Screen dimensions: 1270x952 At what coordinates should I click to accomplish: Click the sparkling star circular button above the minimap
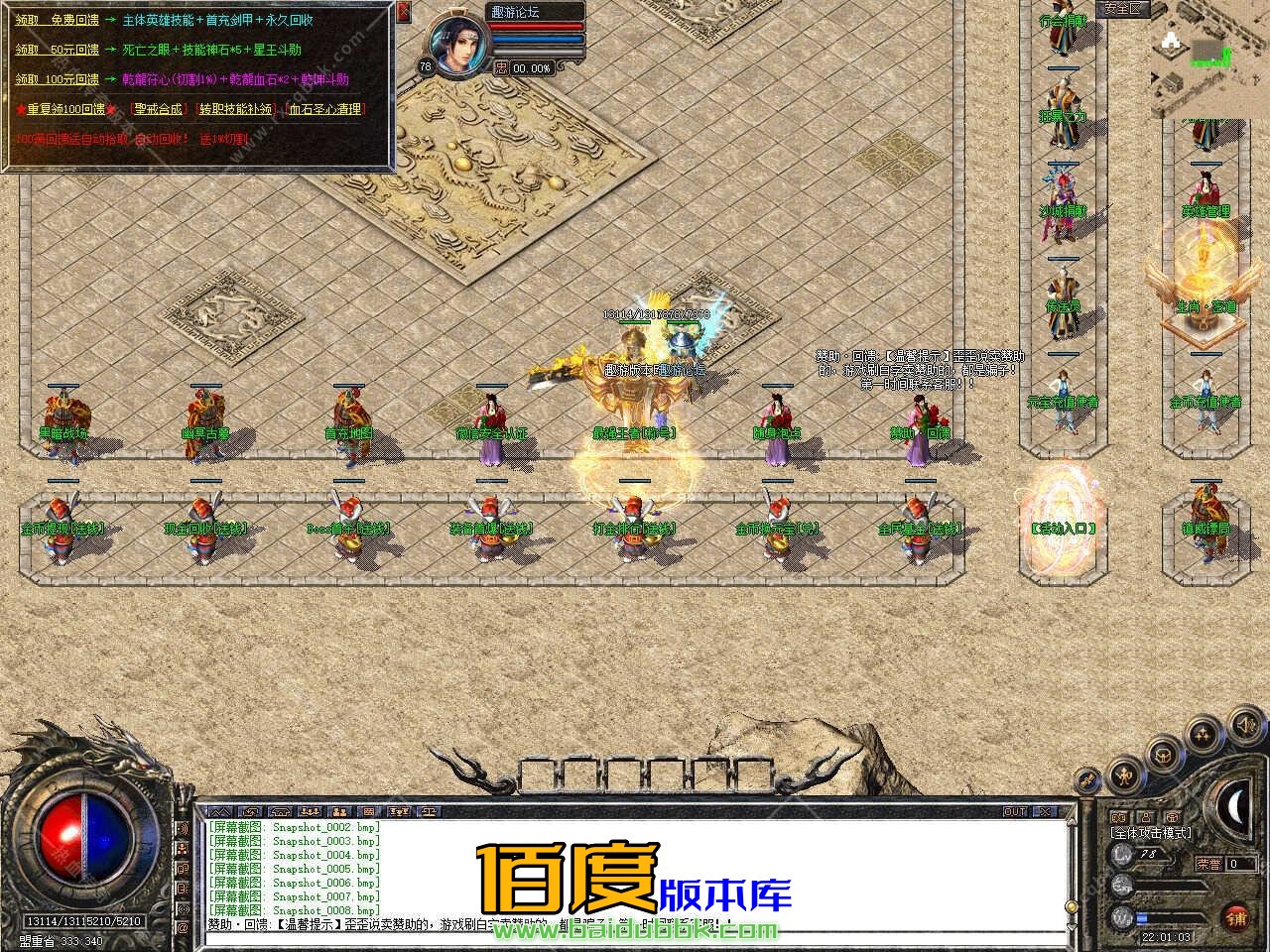(1202, 734)
